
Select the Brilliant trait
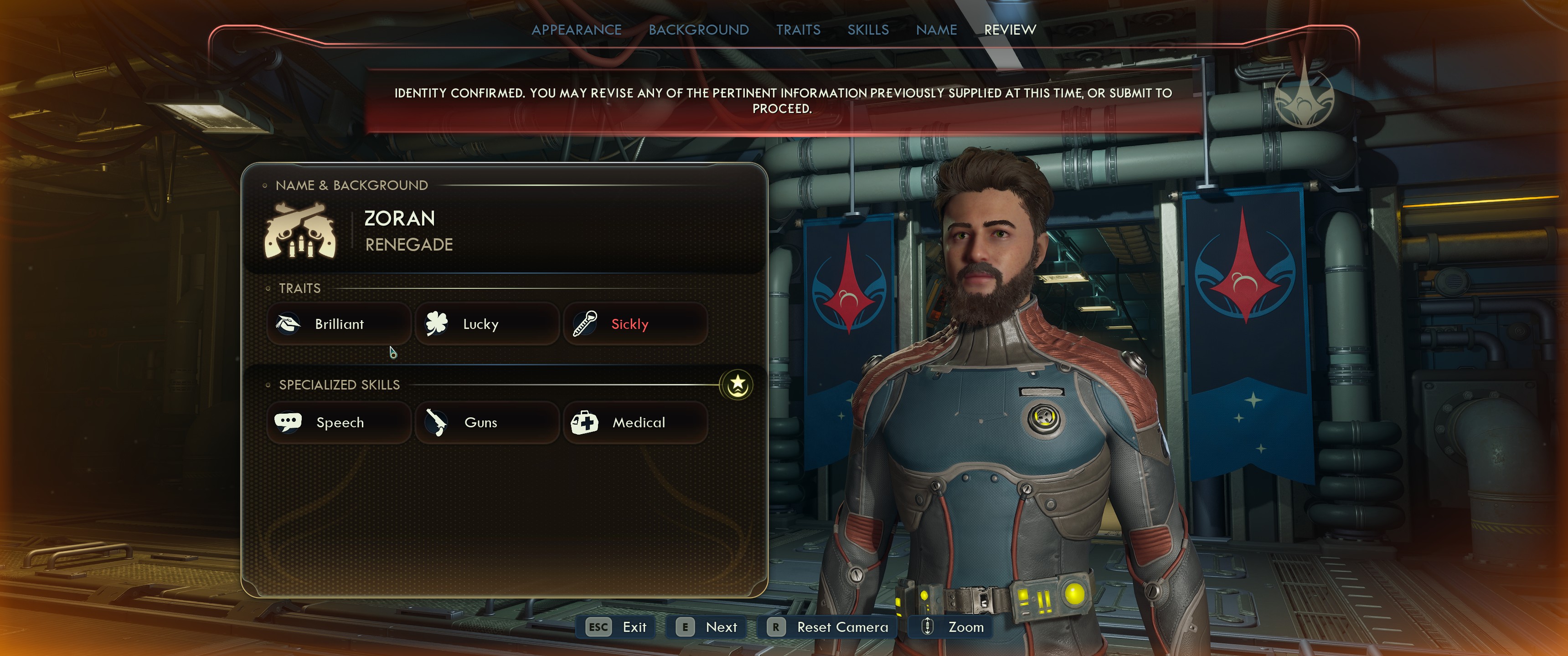coord(338,324)
